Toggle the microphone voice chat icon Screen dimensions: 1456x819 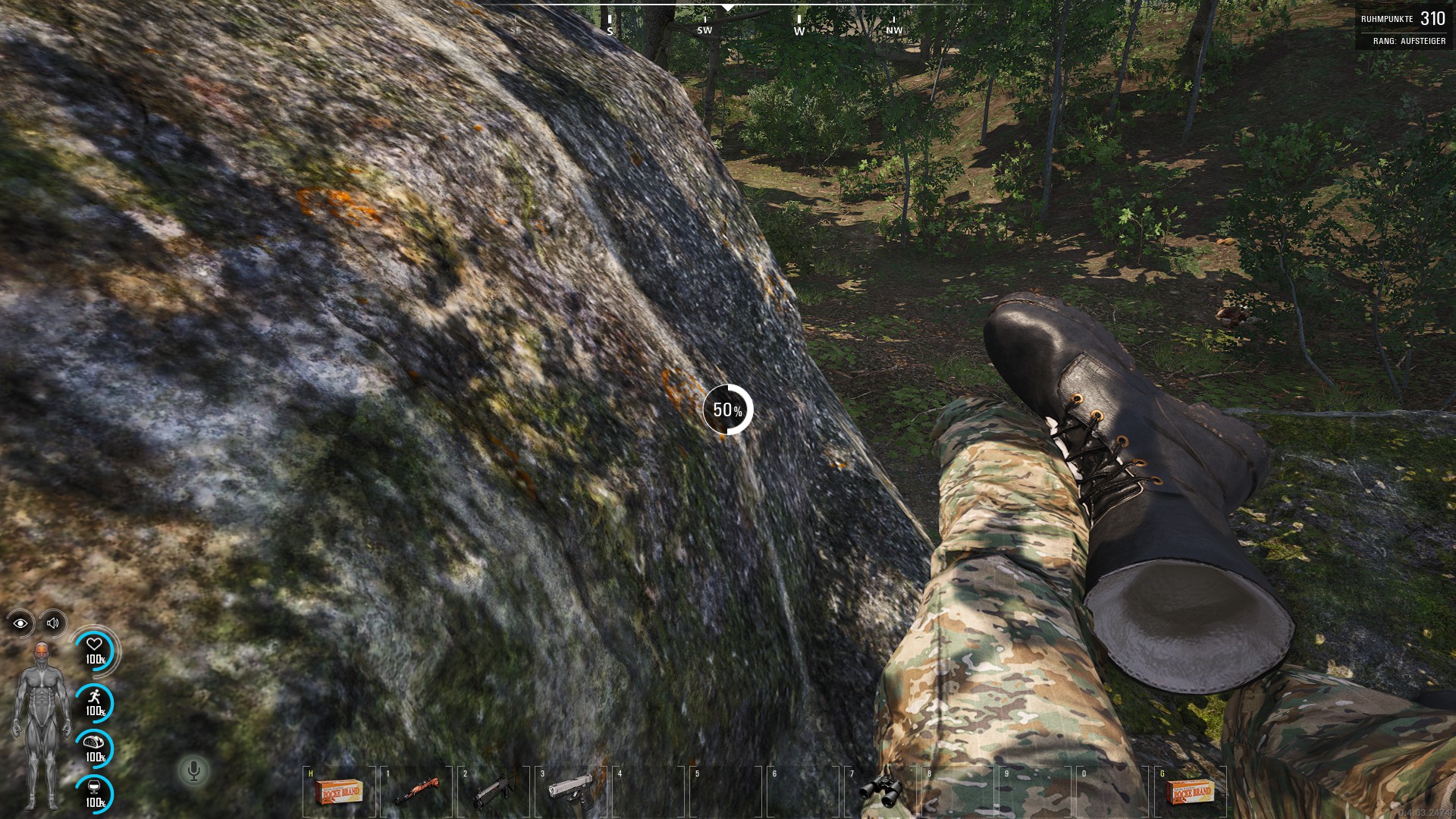[x=193, y=771]
